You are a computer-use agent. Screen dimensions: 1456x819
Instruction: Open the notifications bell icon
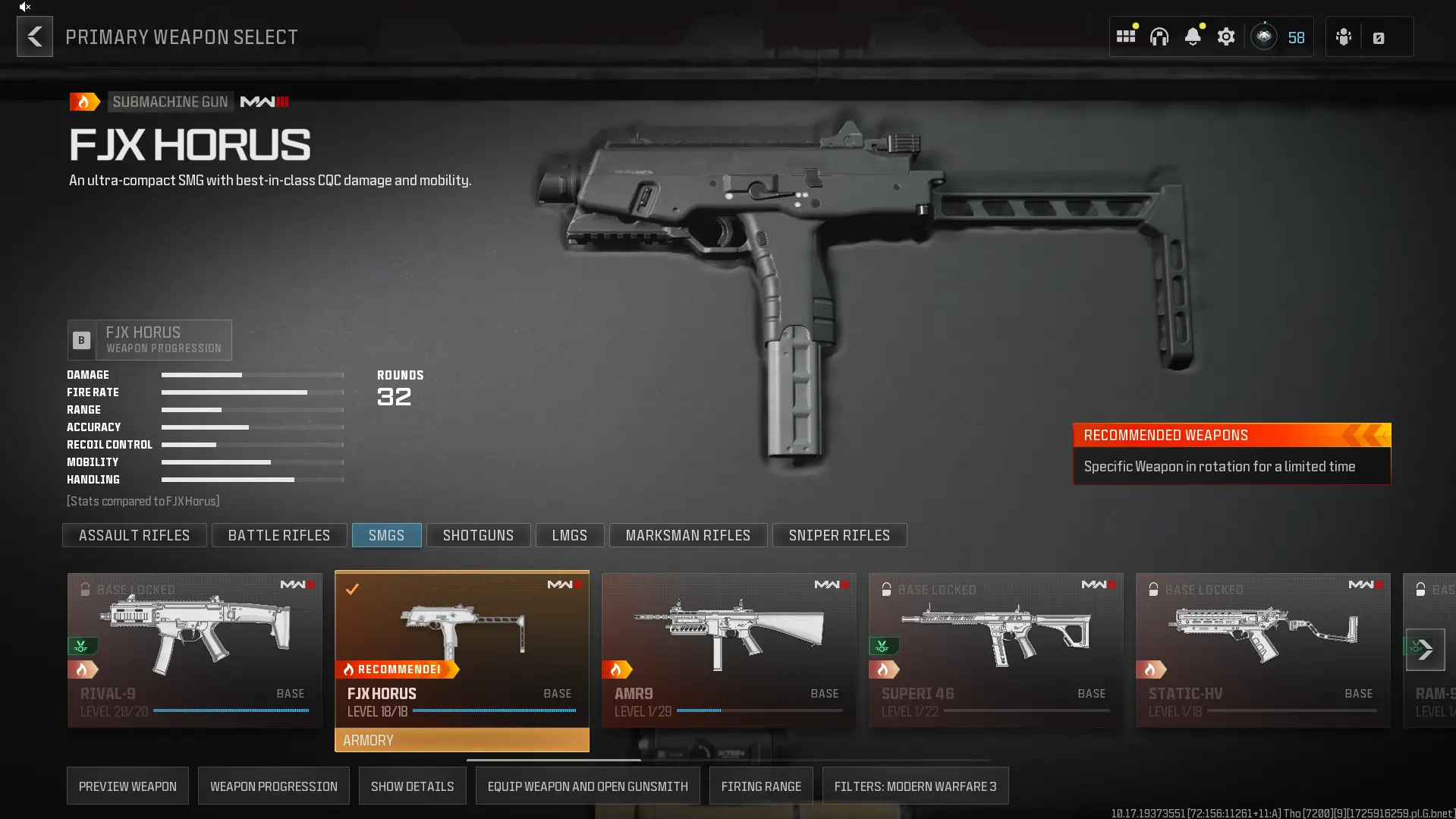1193,36
